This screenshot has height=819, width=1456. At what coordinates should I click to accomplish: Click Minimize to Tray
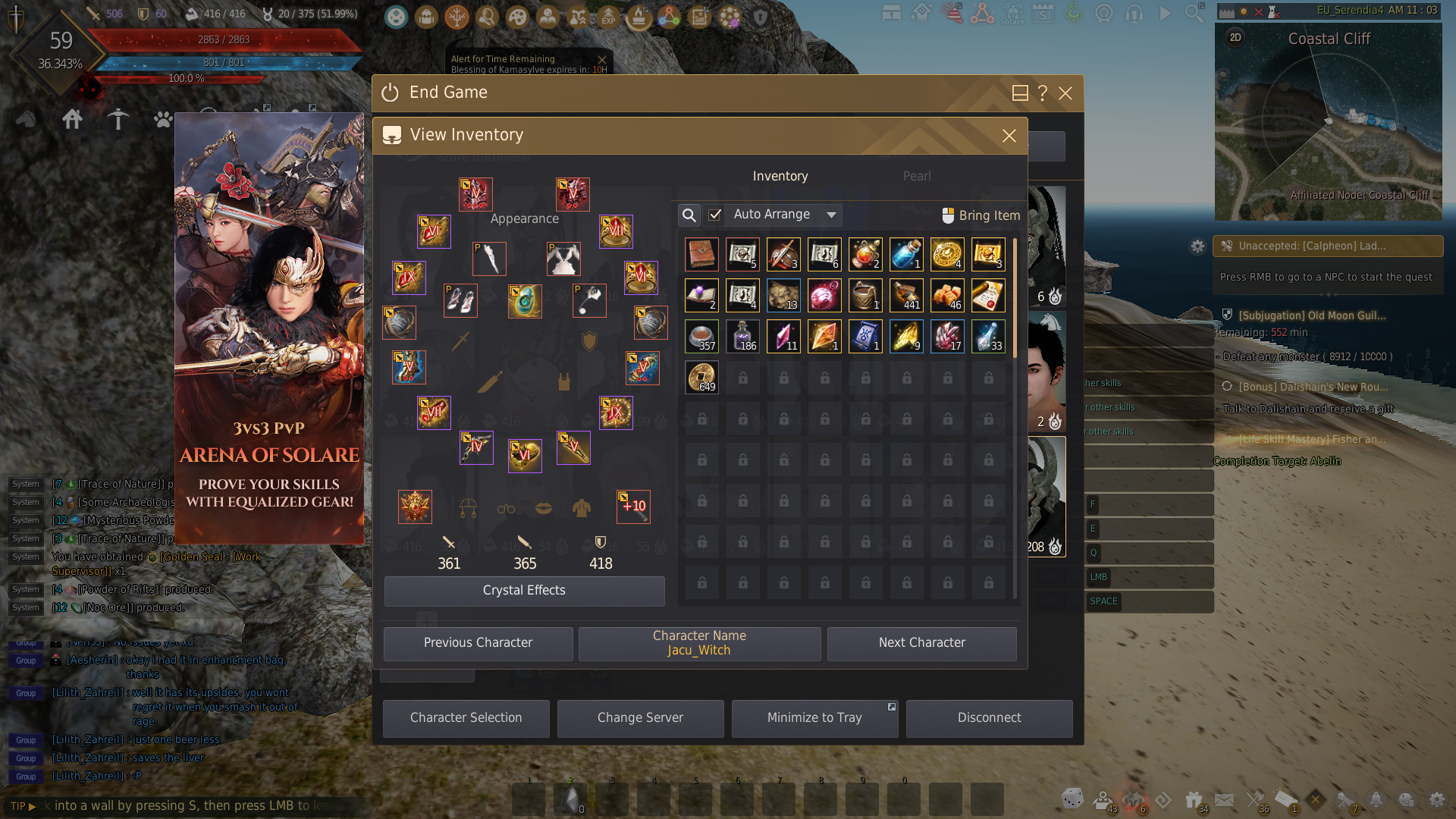pyautogui.click(x=814, y=718)
